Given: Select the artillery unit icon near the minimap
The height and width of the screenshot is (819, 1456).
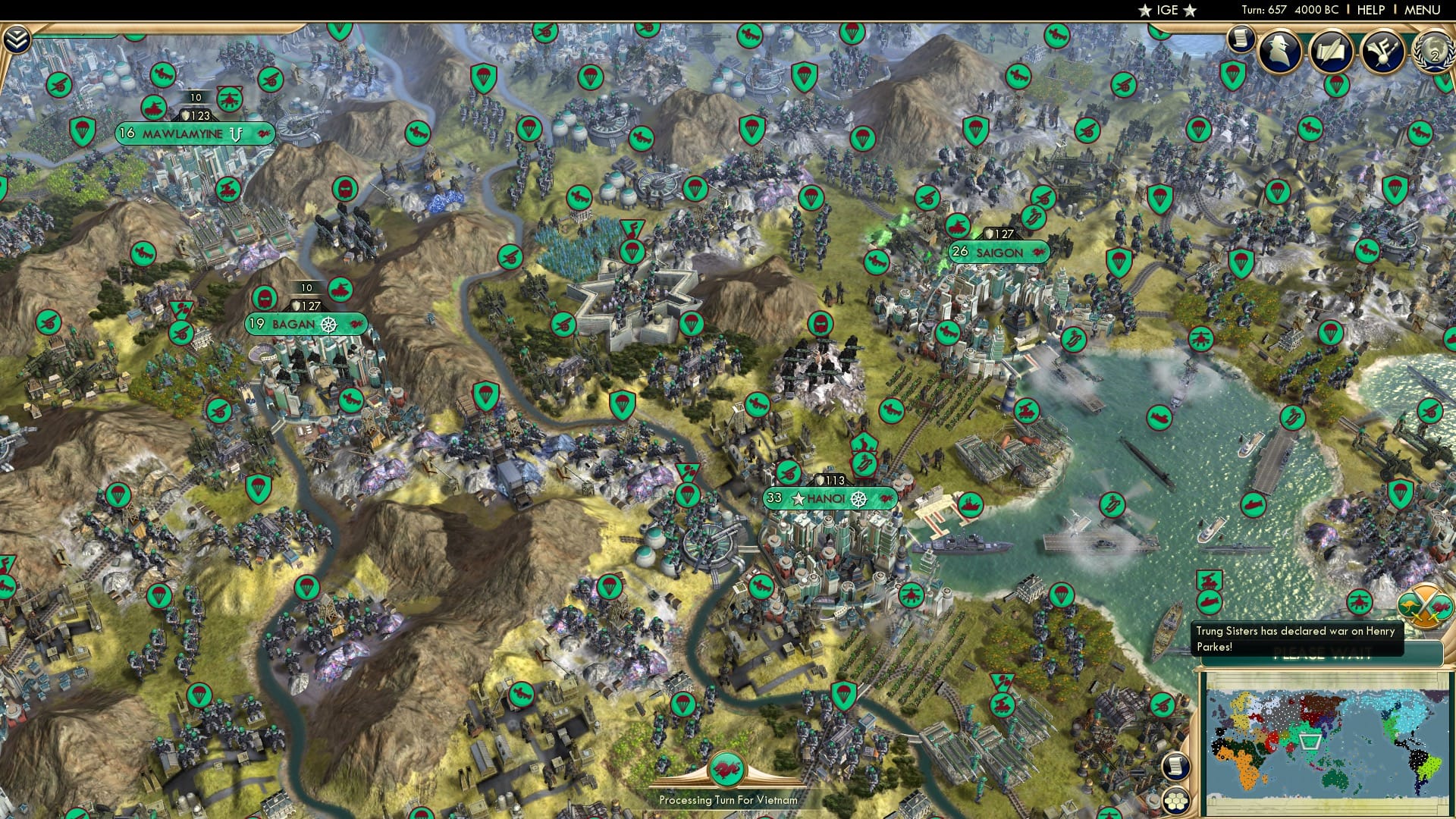Looking at the screenshot, I should pos(1162,703).
